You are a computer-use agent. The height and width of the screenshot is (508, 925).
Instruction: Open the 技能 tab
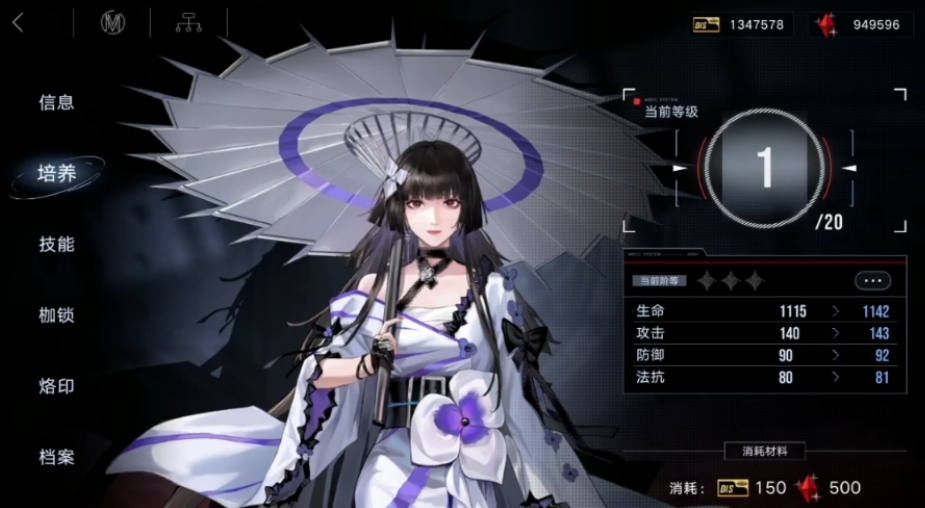tap(57, 244)
